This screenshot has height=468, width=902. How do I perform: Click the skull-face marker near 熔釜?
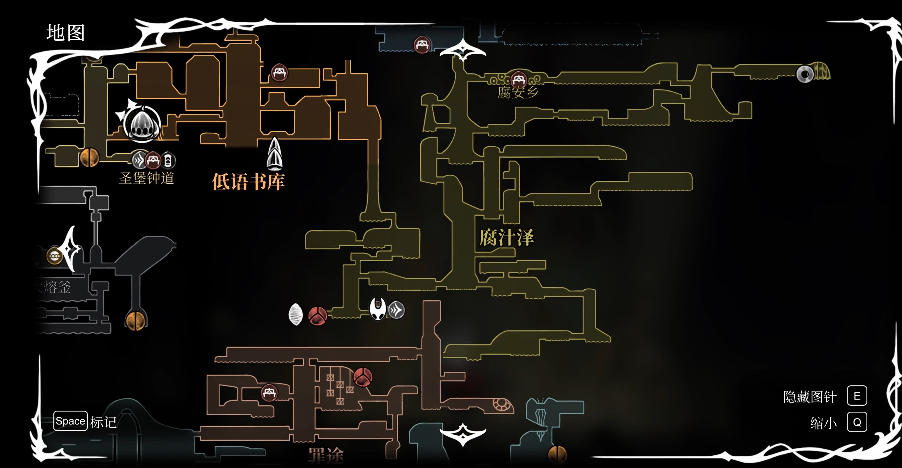click(54, 256)
